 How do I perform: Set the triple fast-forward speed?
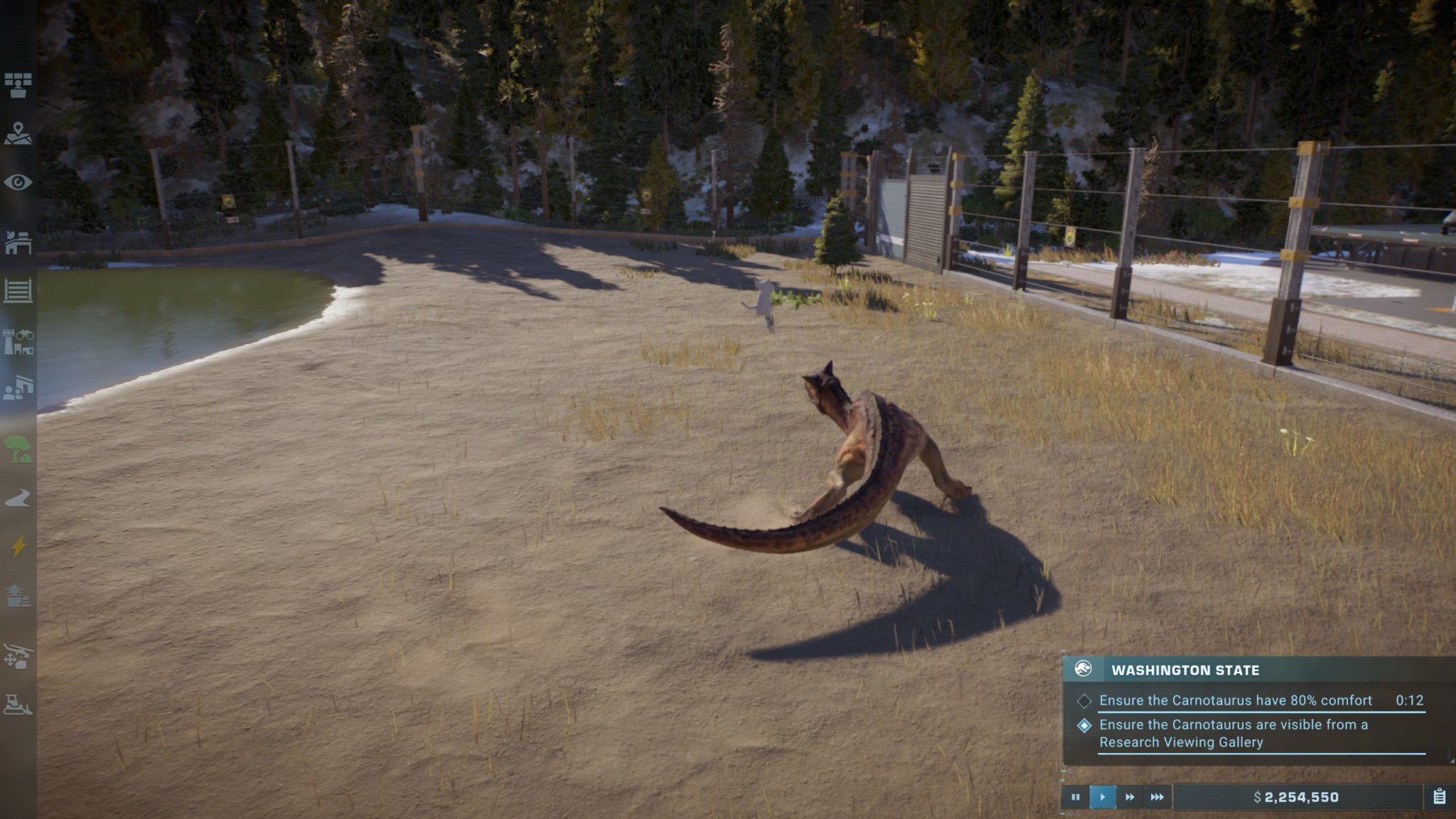pyautogui.click(x=1157, y=797)
